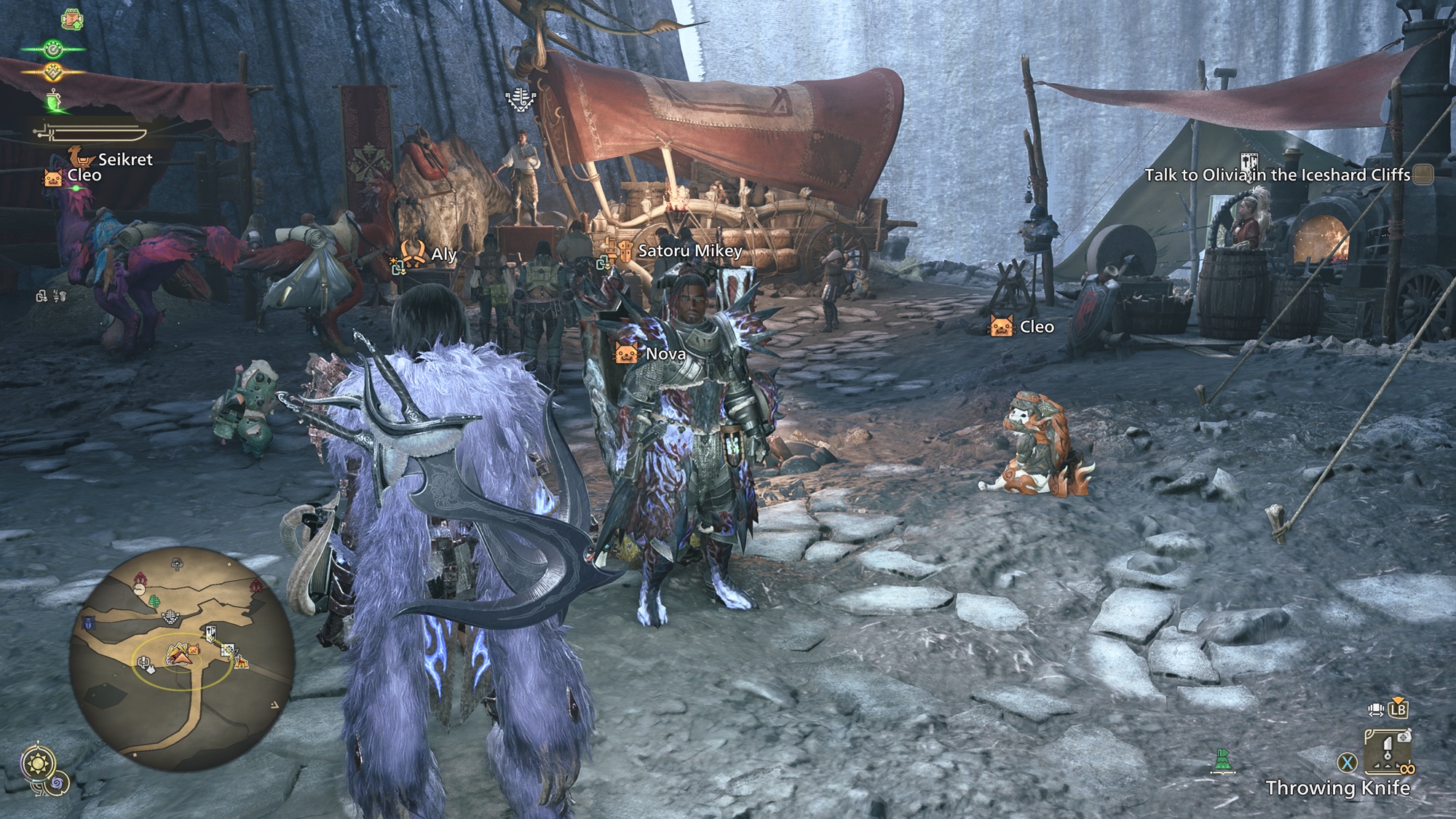
Task: Open the Talk to Olivia objective tracker
Action: click(x=1278, y=175)
